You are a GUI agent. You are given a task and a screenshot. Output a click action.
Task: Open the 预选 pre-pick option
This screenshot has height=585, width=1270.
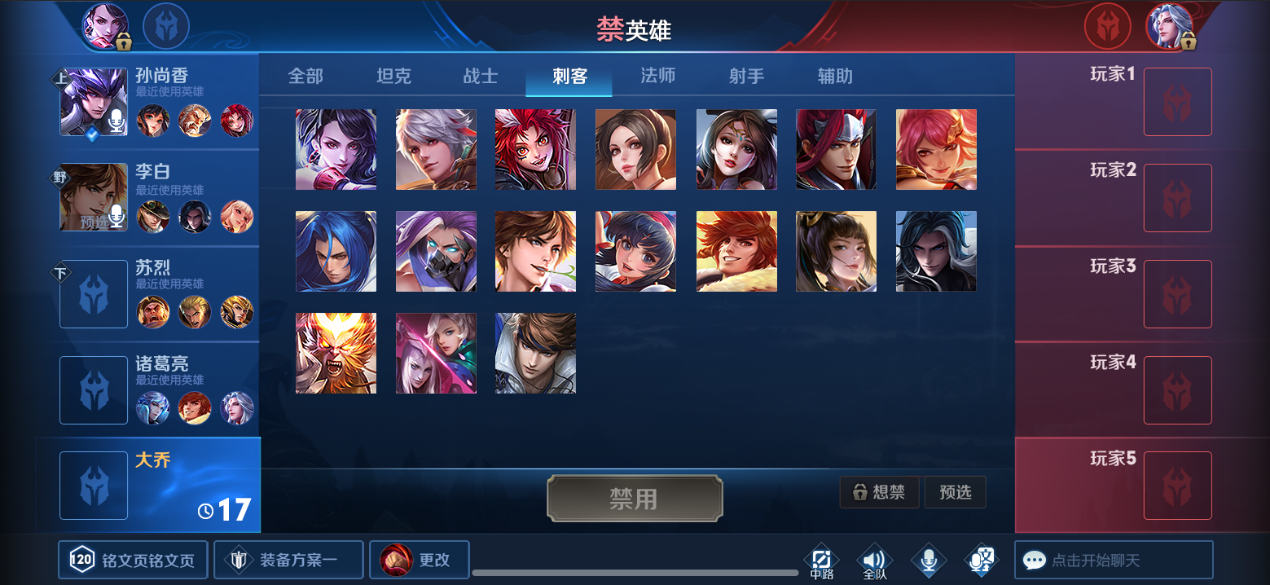955,492
